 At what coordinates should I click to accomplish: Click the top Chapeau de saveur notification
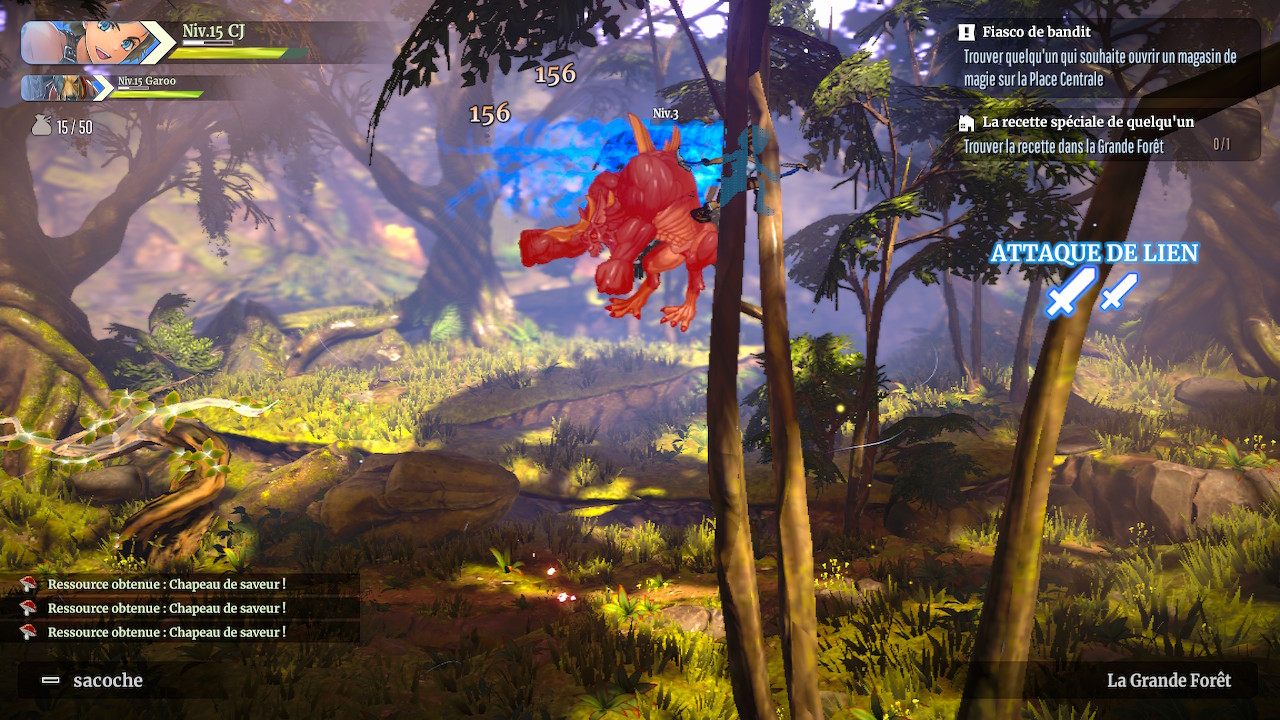166,584
